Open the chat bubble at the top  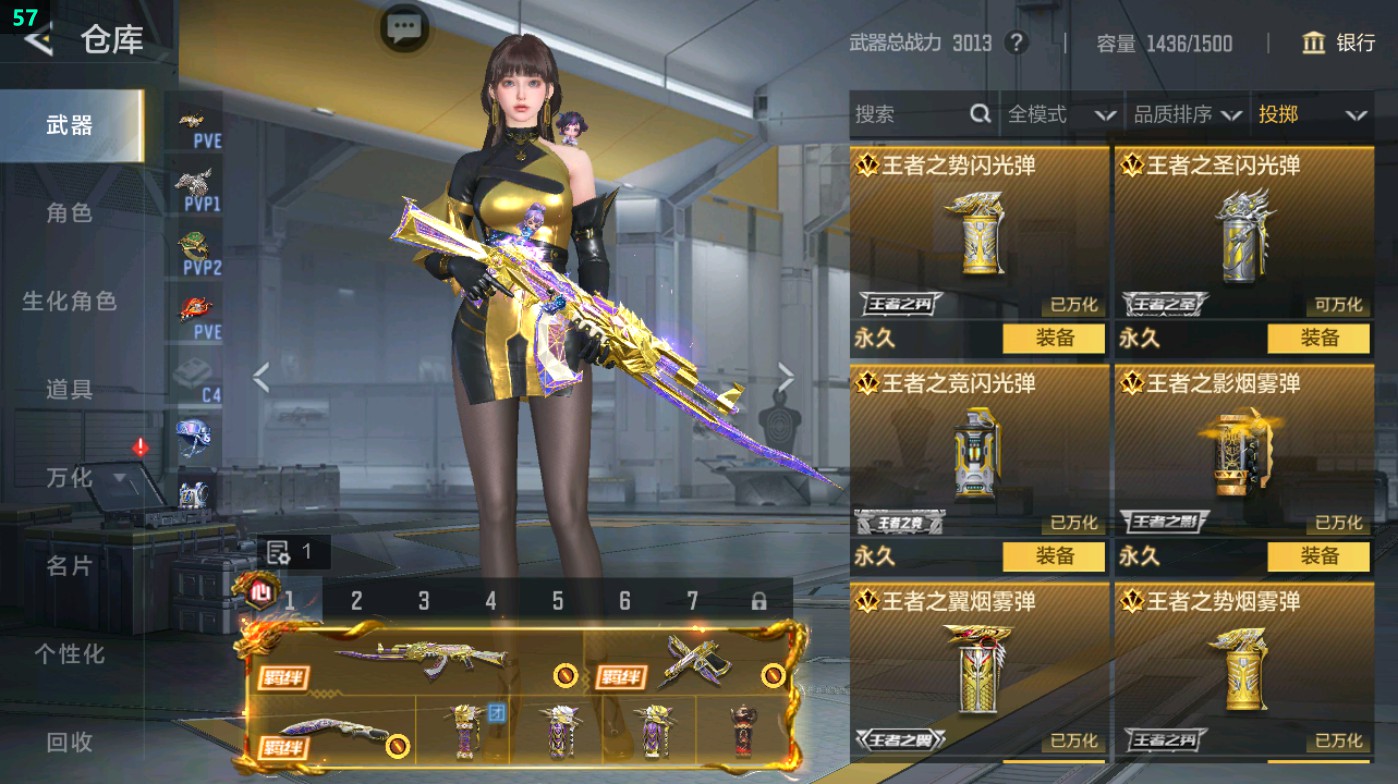click(x=402, y=30)
